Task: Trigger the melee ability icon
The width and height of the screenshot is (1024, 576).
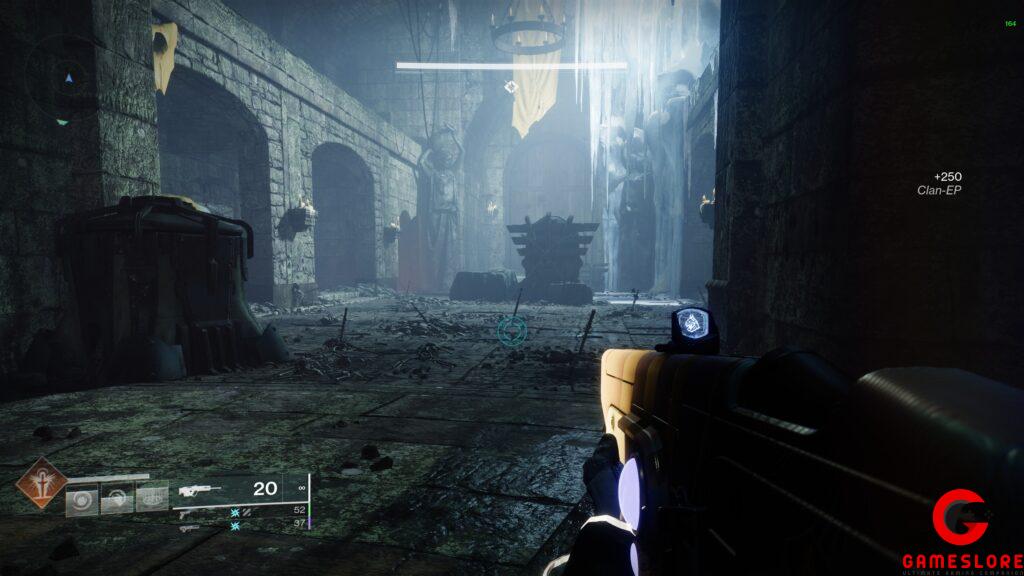Action: point(117,498)
